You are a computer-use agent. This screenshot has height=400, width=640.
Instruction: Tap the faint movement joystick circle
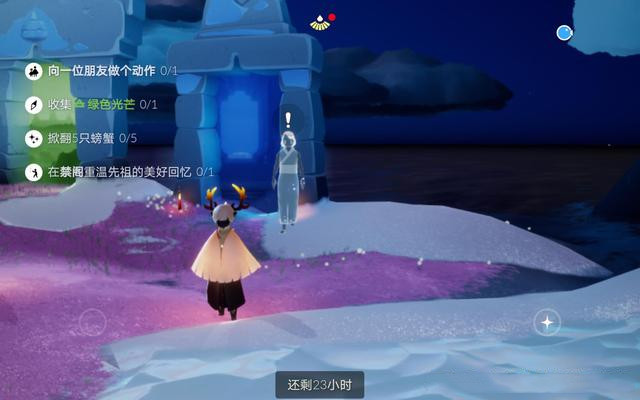click(92, 323)
